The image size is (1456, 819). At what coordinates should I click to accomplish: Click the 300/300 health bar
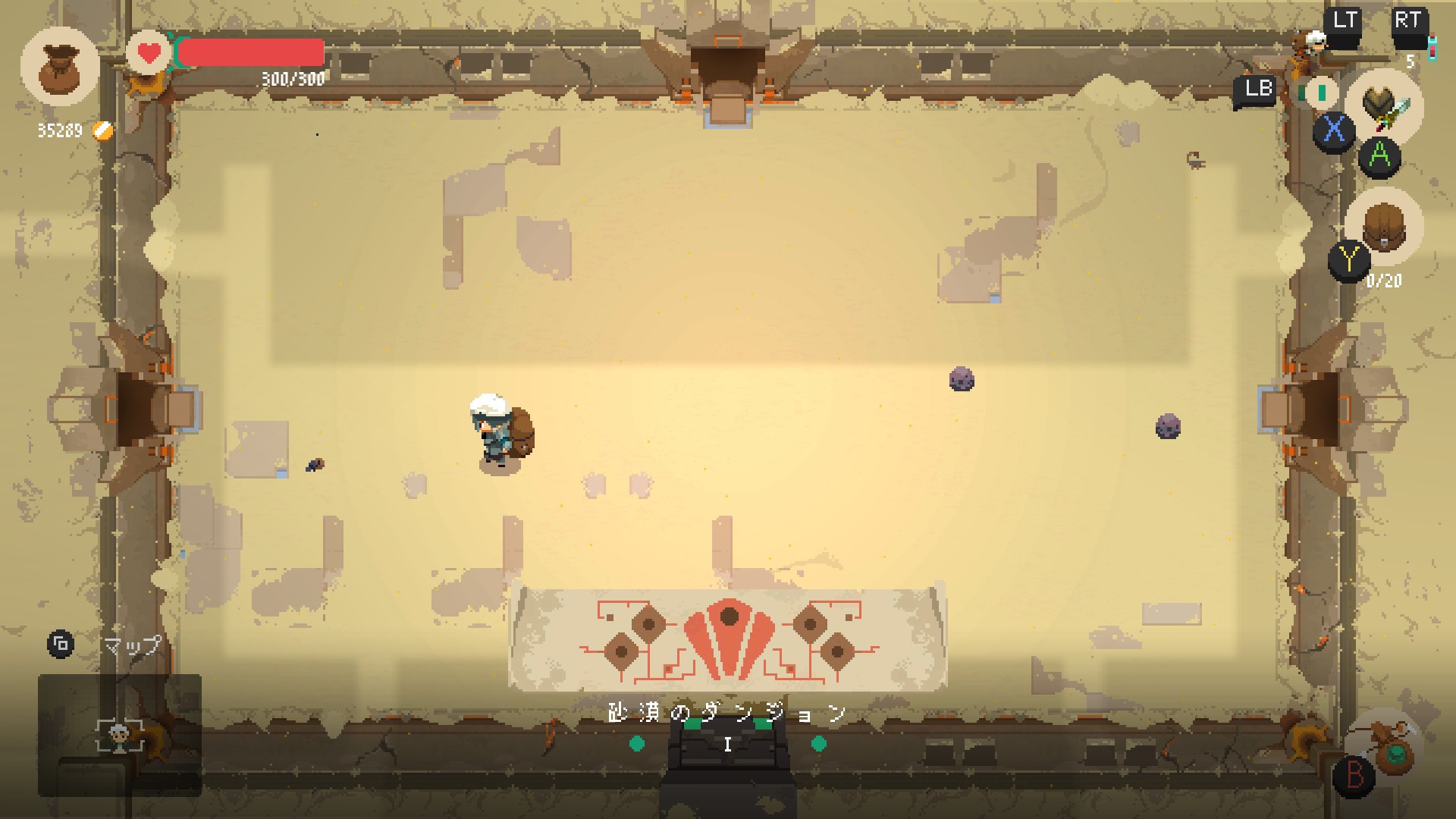[250, 52]
